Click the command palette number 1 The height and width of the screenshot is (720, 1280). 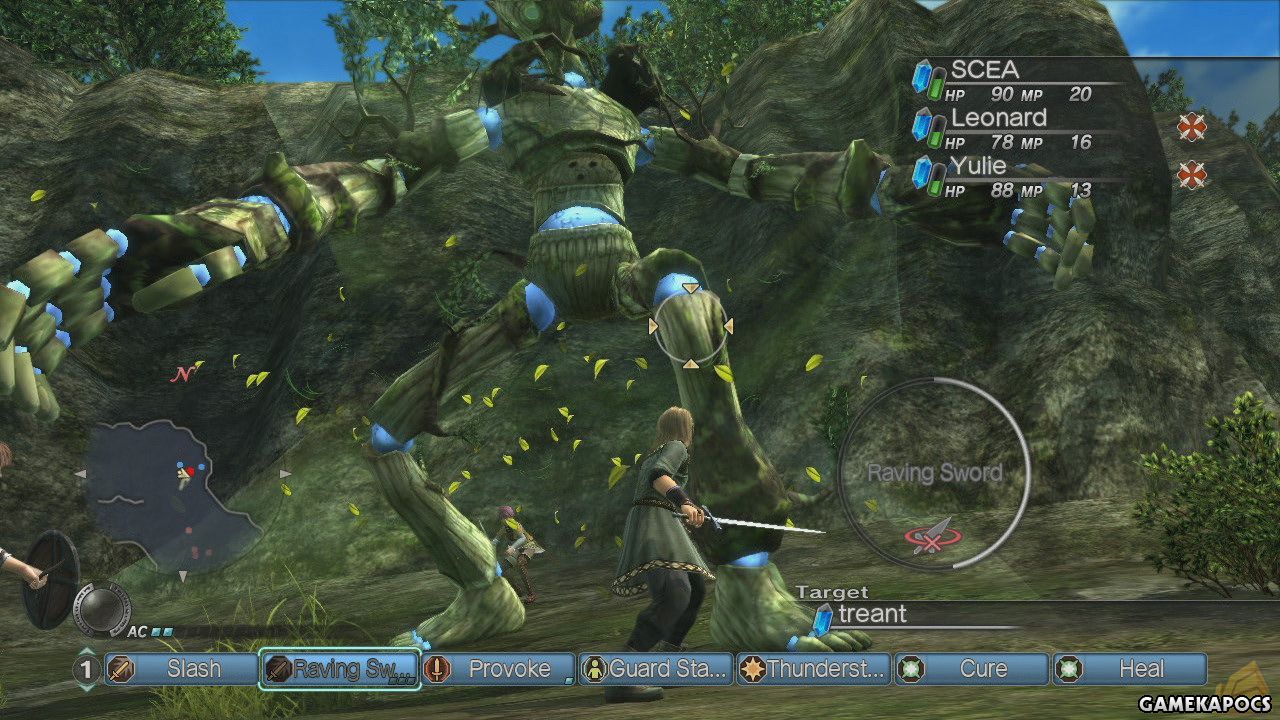[87, 669]
